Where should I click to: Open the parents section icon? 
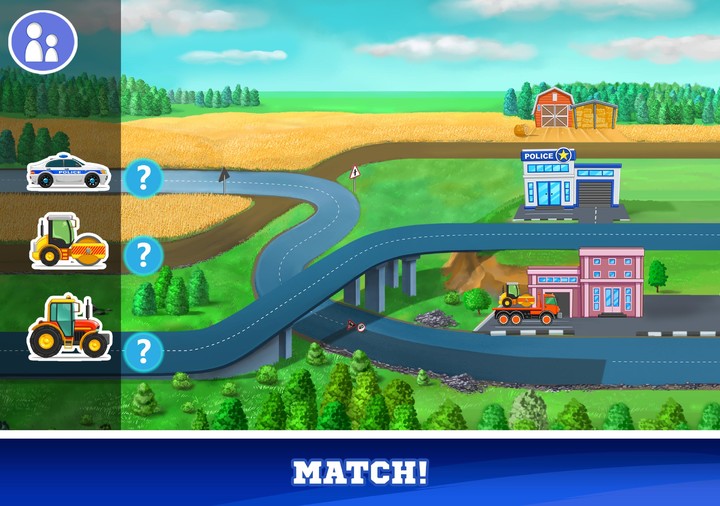tap(42, 43)
